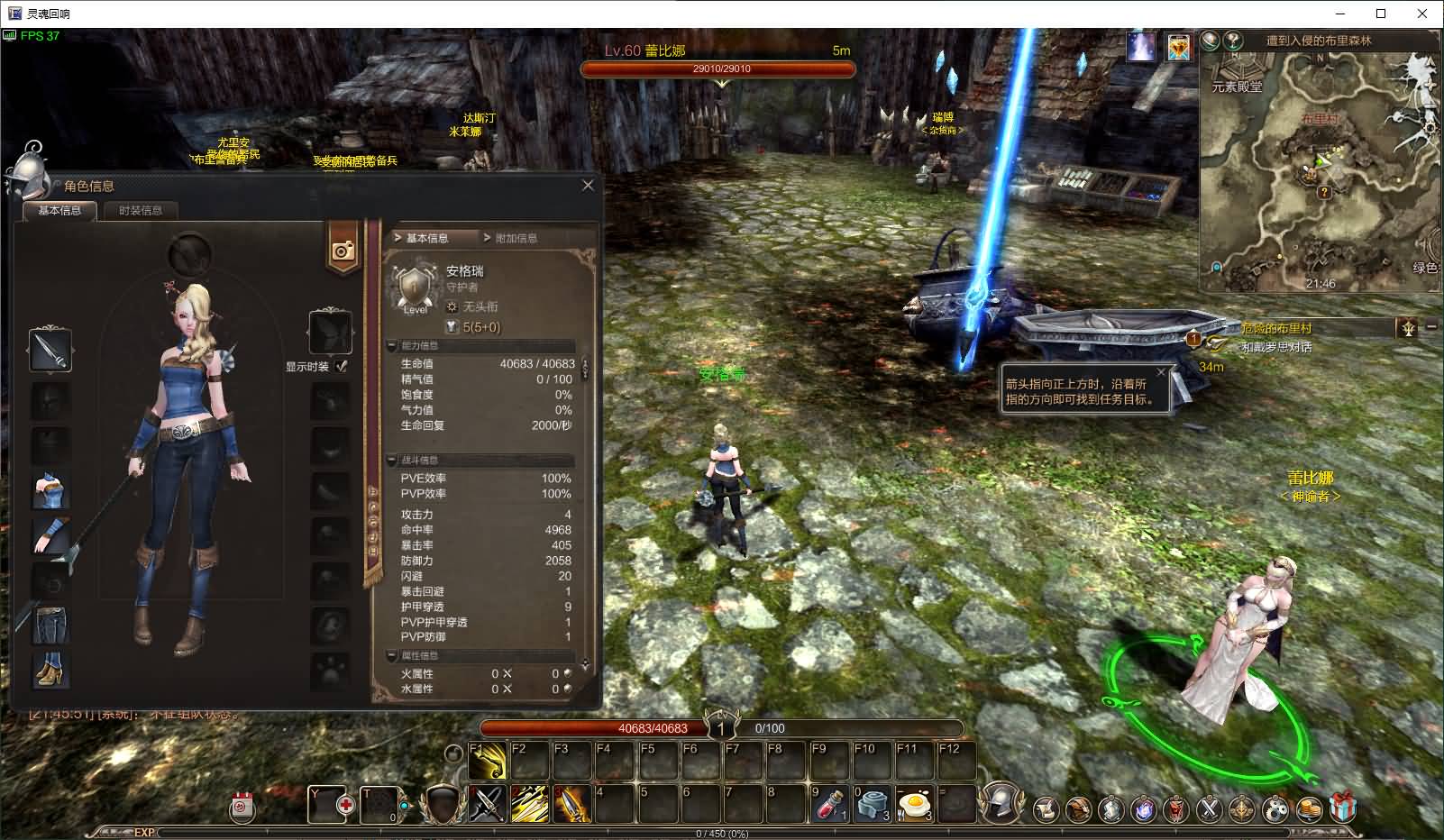Minimize the quest tracker list

[1432, 326]
